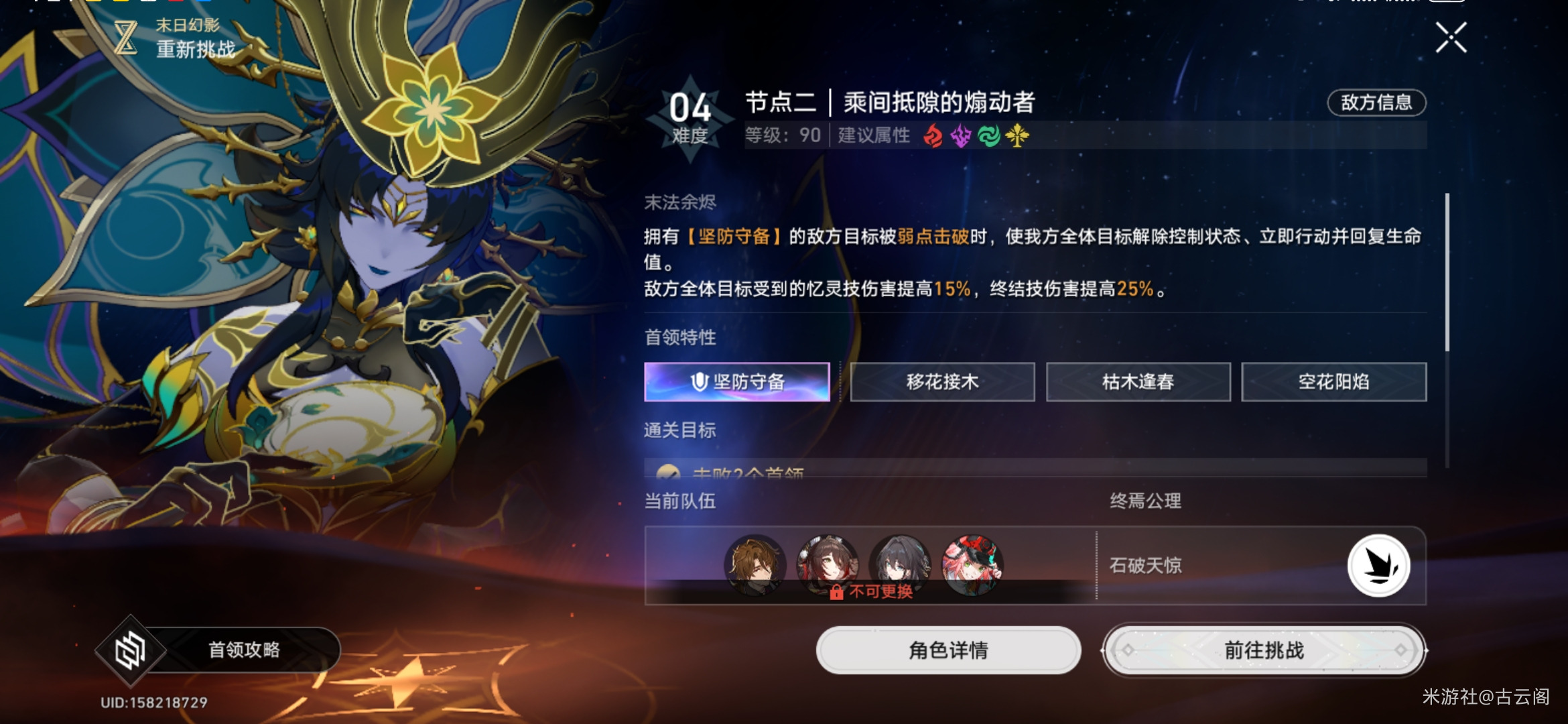The width and height of the screenshot is (1568, 724).
Task: Select the 坚防守备 boss trait
Action: [x=737, y=381]
